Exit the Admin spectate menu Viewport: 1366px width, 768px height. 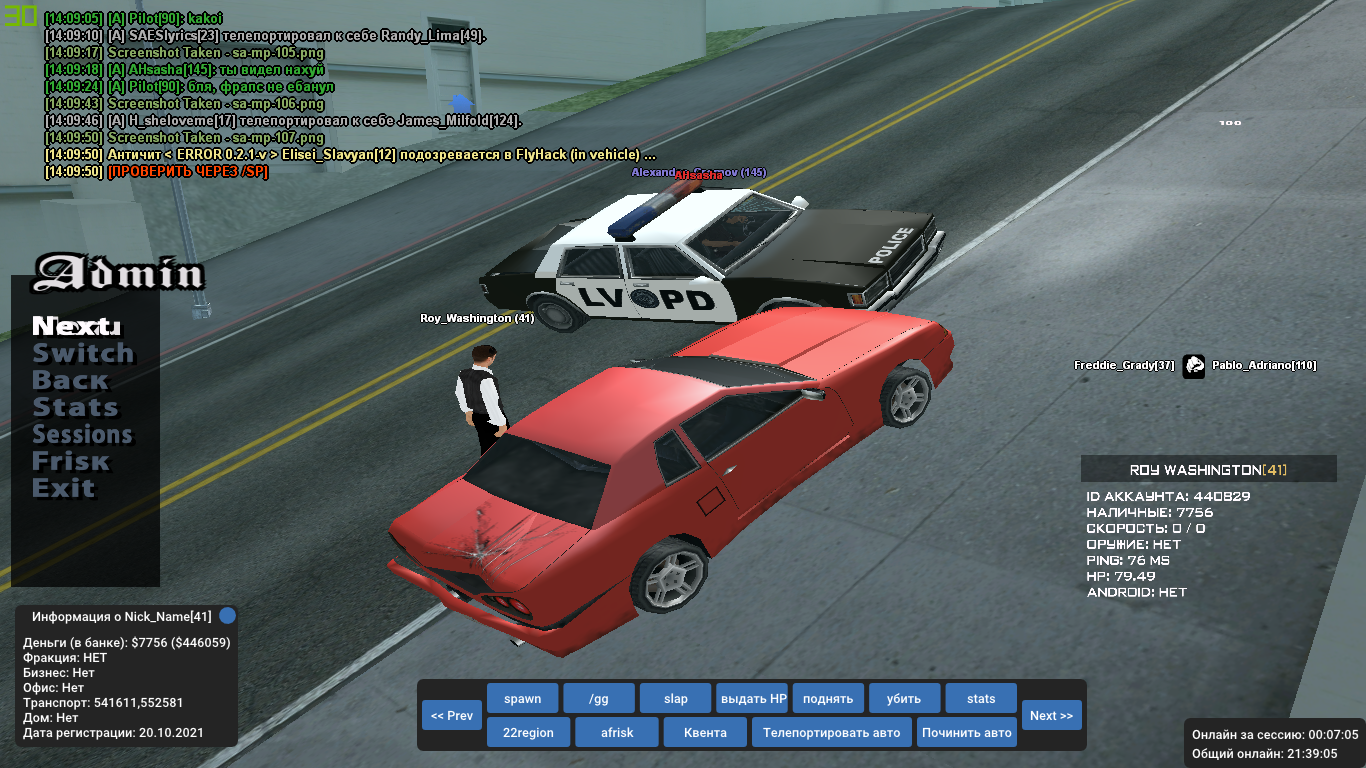[63, 489]
